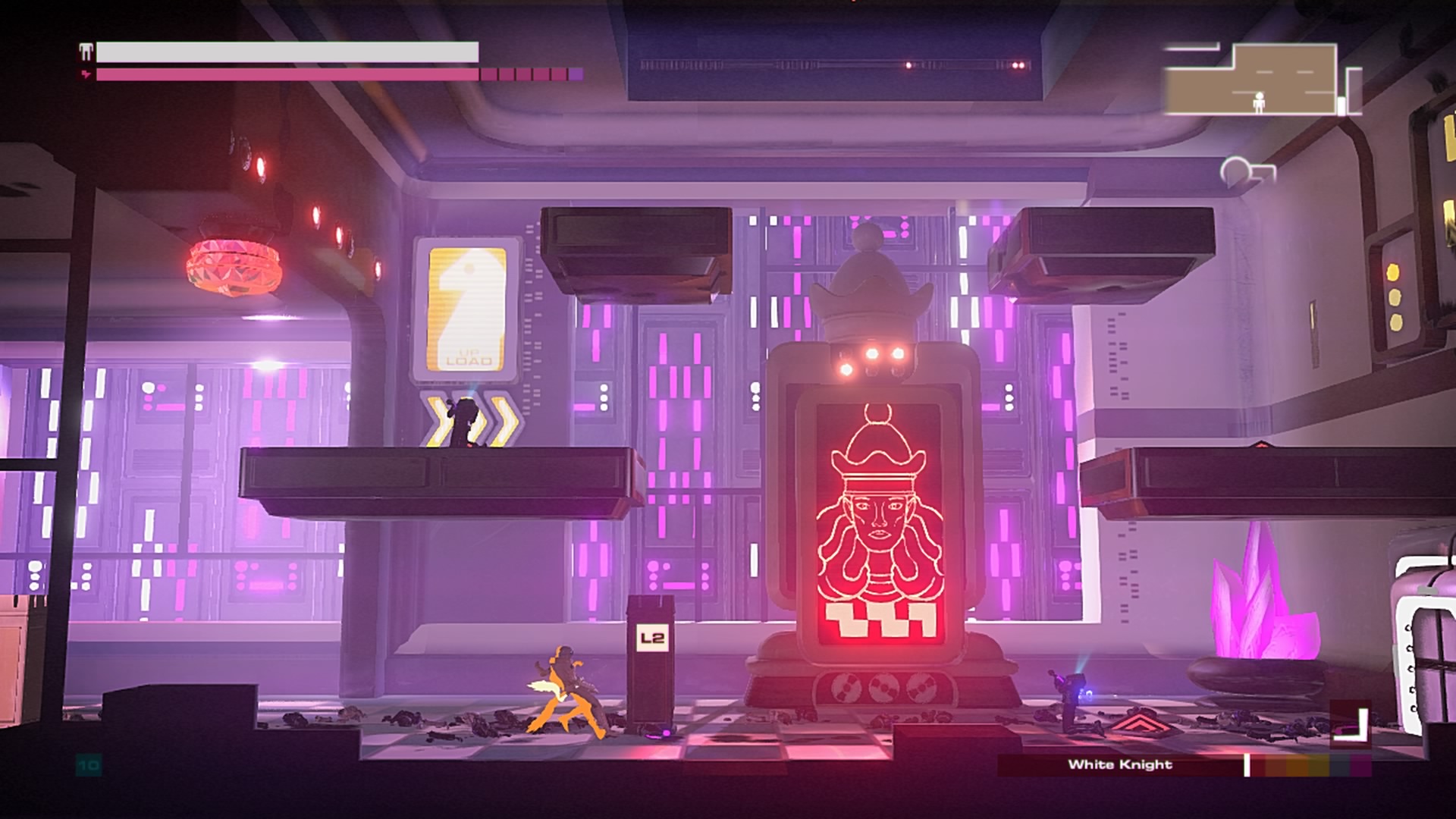Select the white health bar at top left
The image size is (1456, 819).
pos(288,53)
